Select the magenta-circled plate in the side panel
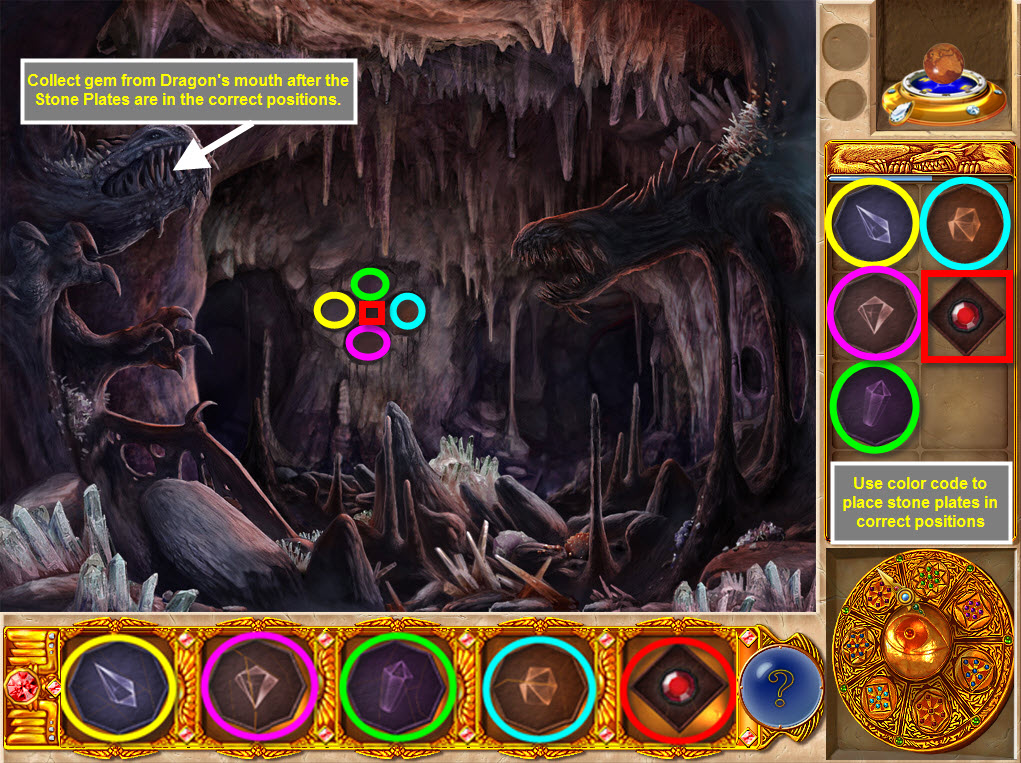This screenshot has width=1021, height=763. (872, 314)
